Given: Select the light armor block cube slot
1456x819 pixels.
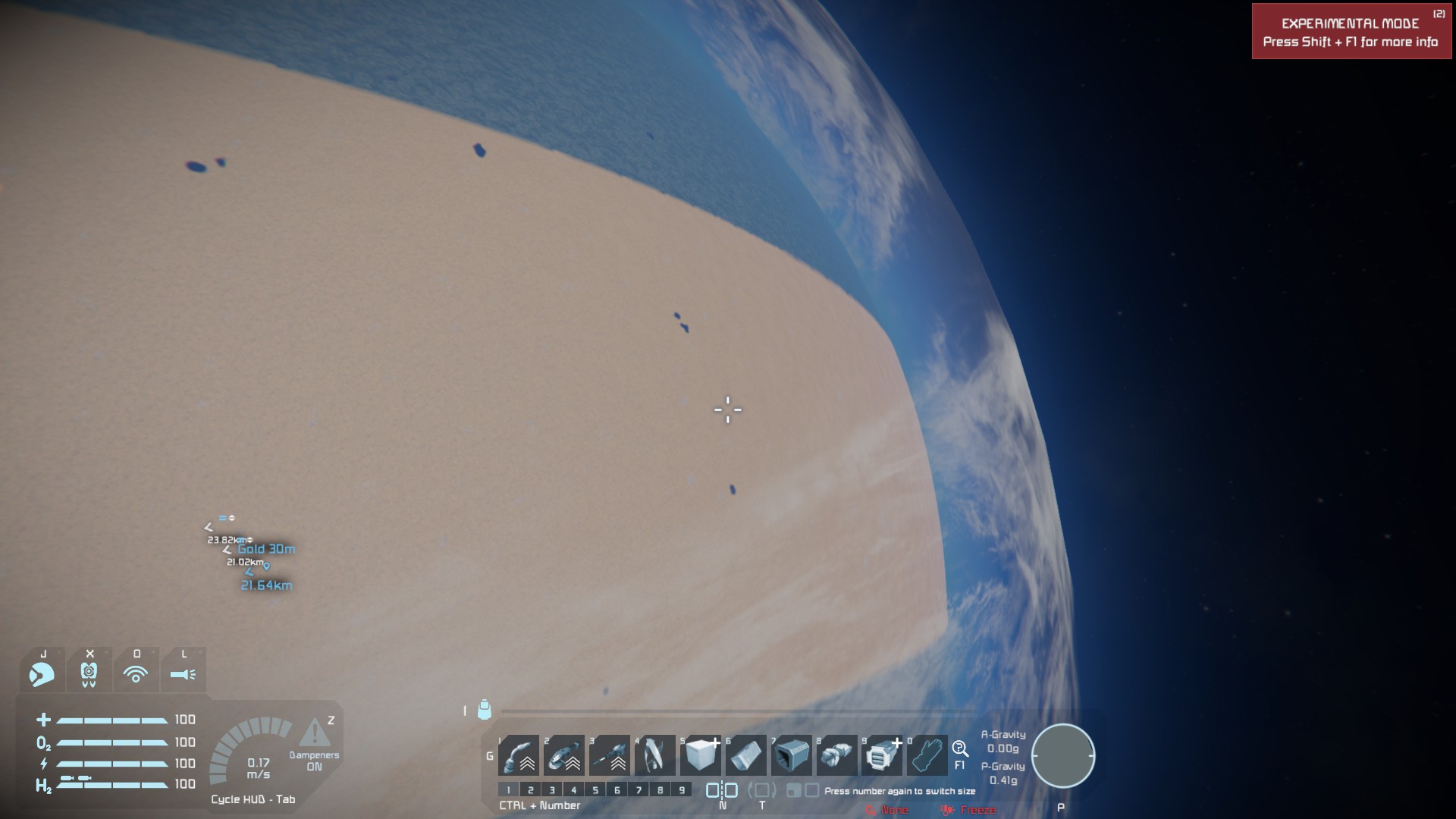Looking at the screenshot, I should coord(701,755).
